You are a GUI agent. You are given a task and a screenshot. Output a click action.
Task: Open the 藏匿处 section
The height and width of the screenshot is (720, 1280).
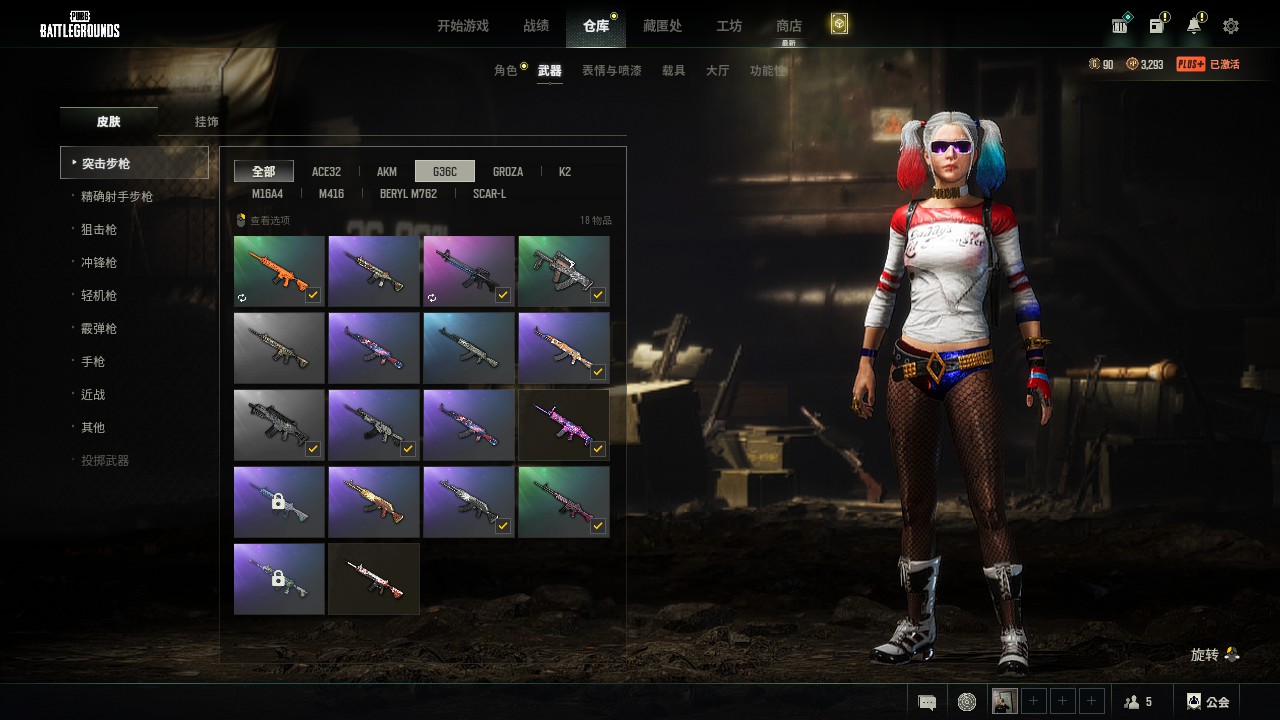(662, 26)
